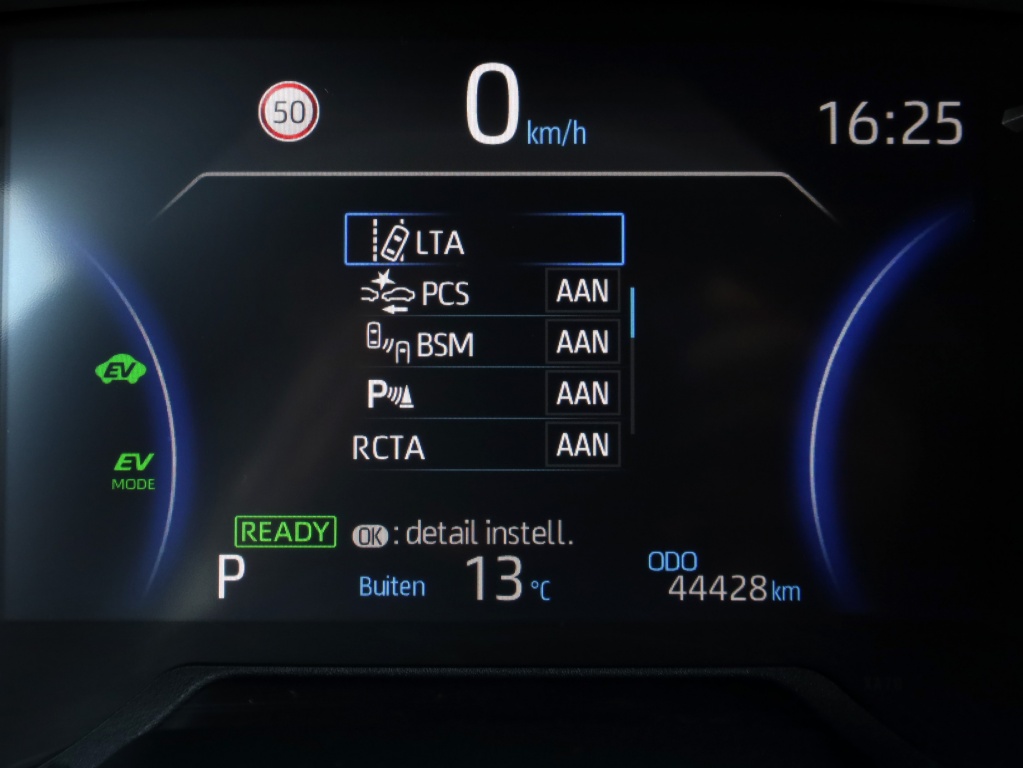This screenshot has height=768, width=1023.
Task: Choose the PCS label in the list
Action: (x=445, y=294)
